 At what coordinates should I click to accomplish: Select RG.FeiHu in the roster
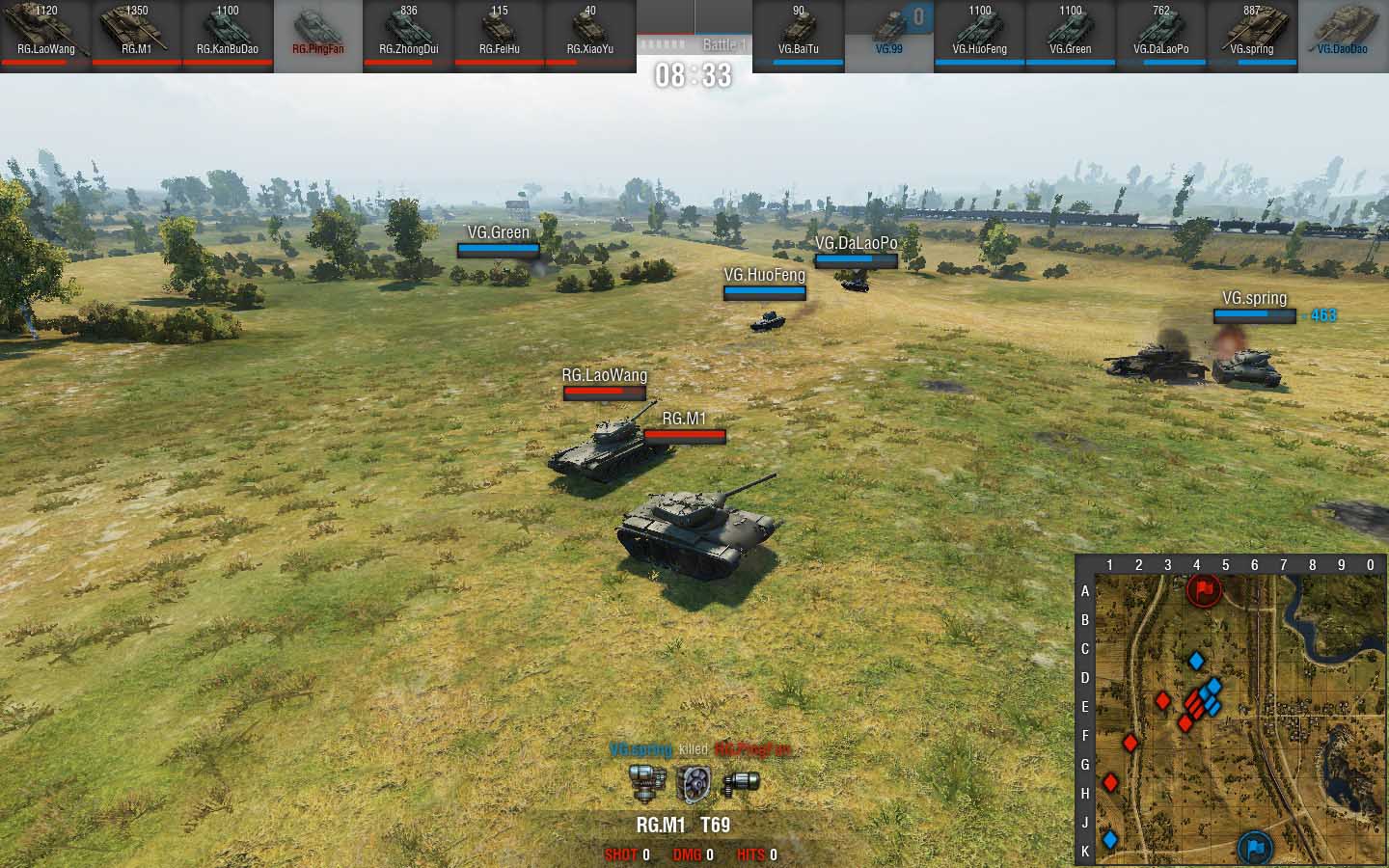499,35
